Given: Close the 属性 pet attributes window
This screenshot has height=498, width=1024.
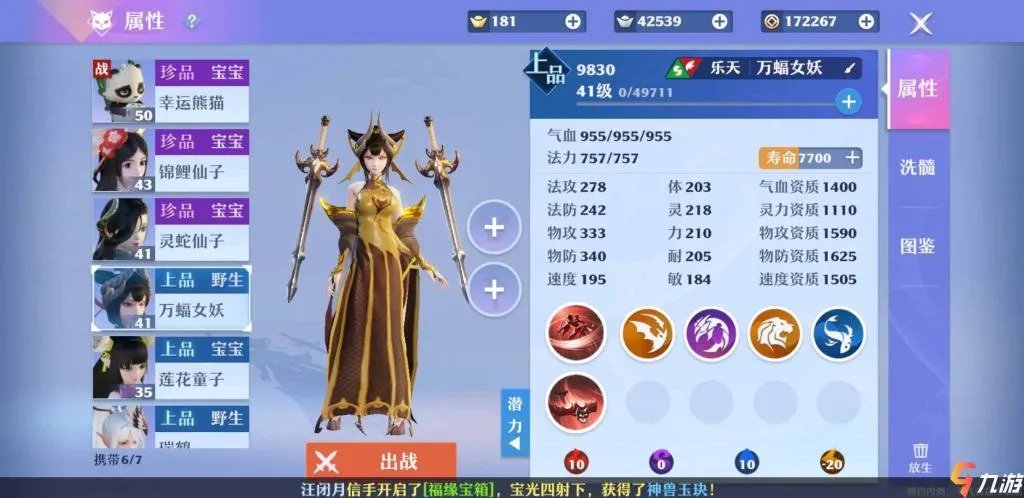Looking at the screenshot, I should [x=920, y=23].
